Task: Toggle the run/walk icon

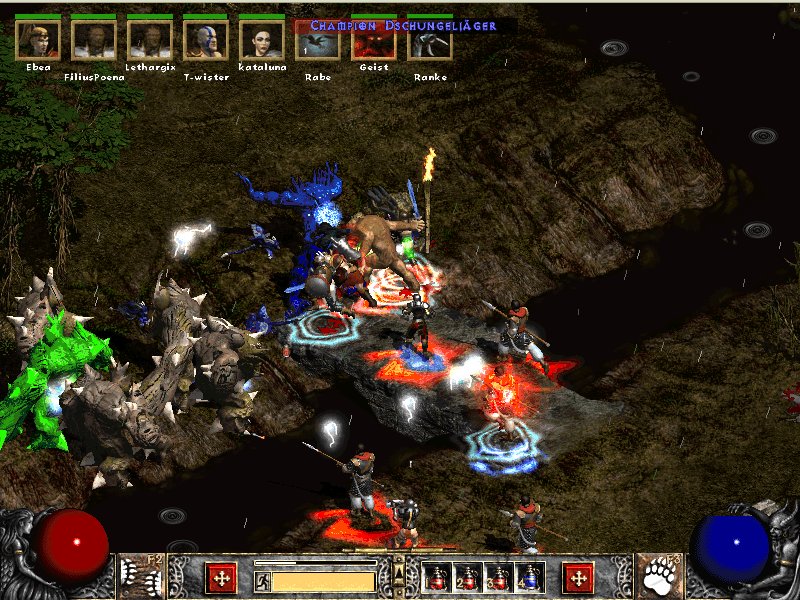Action: tap(262, 580)
